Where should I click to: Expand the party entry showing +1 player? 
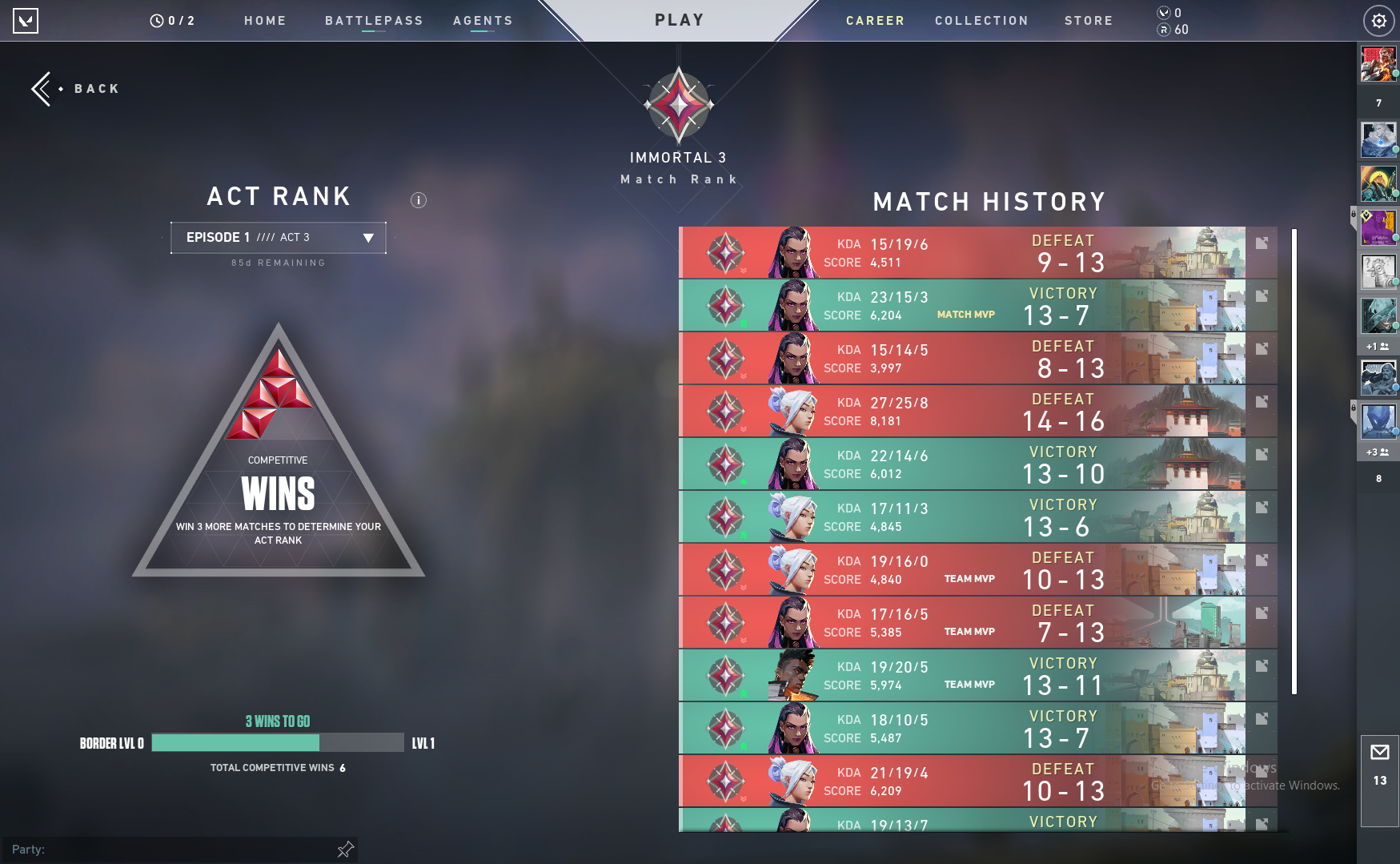(1376, 346)
